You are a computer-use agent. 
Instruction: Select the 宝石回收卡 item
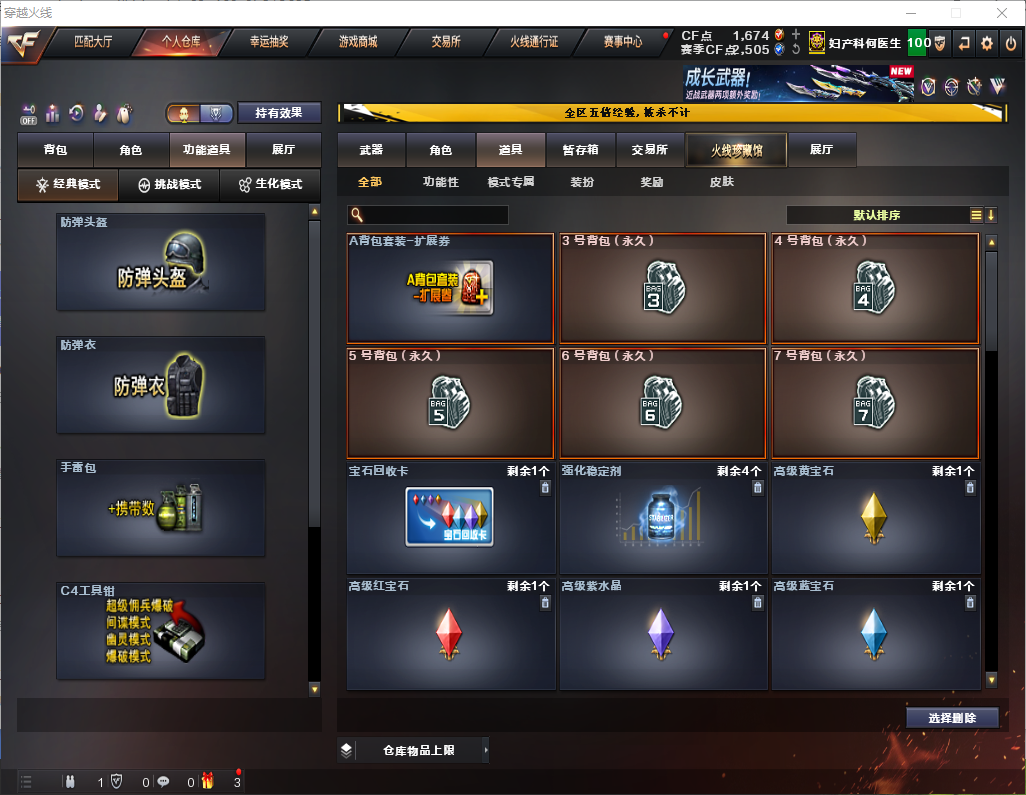tap(450, 518)
